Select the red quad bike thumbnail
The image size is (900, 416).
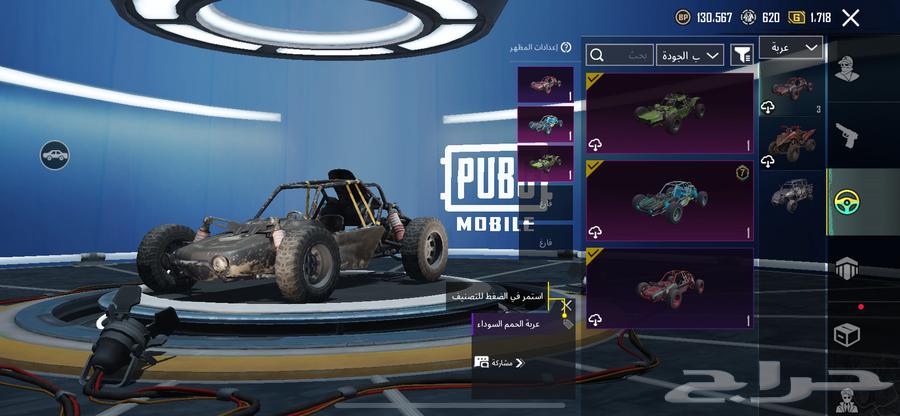click(x=791, y=143)
